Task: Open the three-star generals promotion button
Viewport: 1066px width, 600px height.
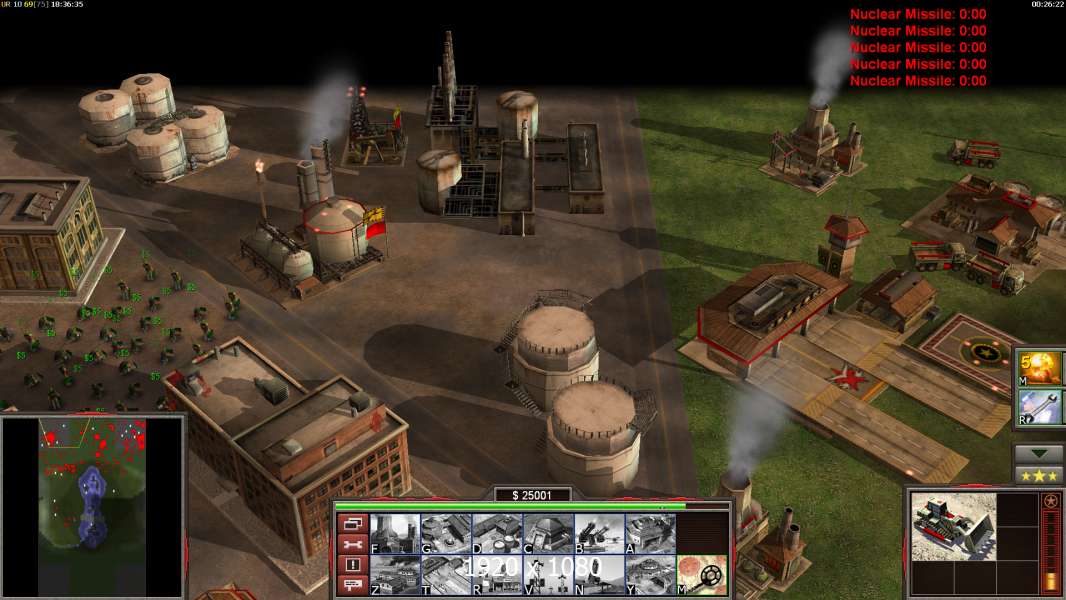Action: 1039,476
